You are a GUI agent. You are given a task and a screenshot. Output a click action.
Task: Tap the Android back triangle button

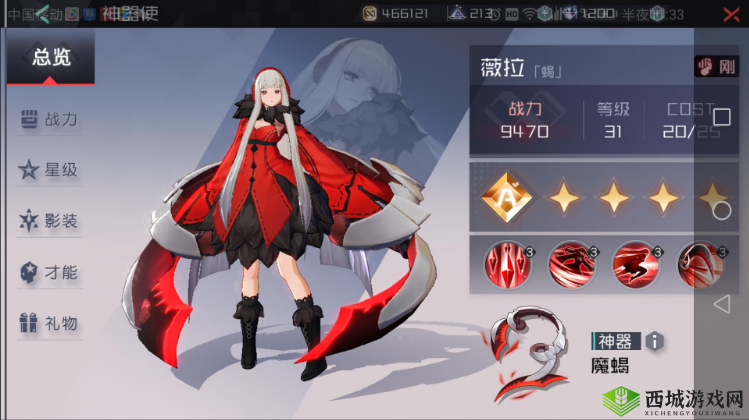coord(721,303)
